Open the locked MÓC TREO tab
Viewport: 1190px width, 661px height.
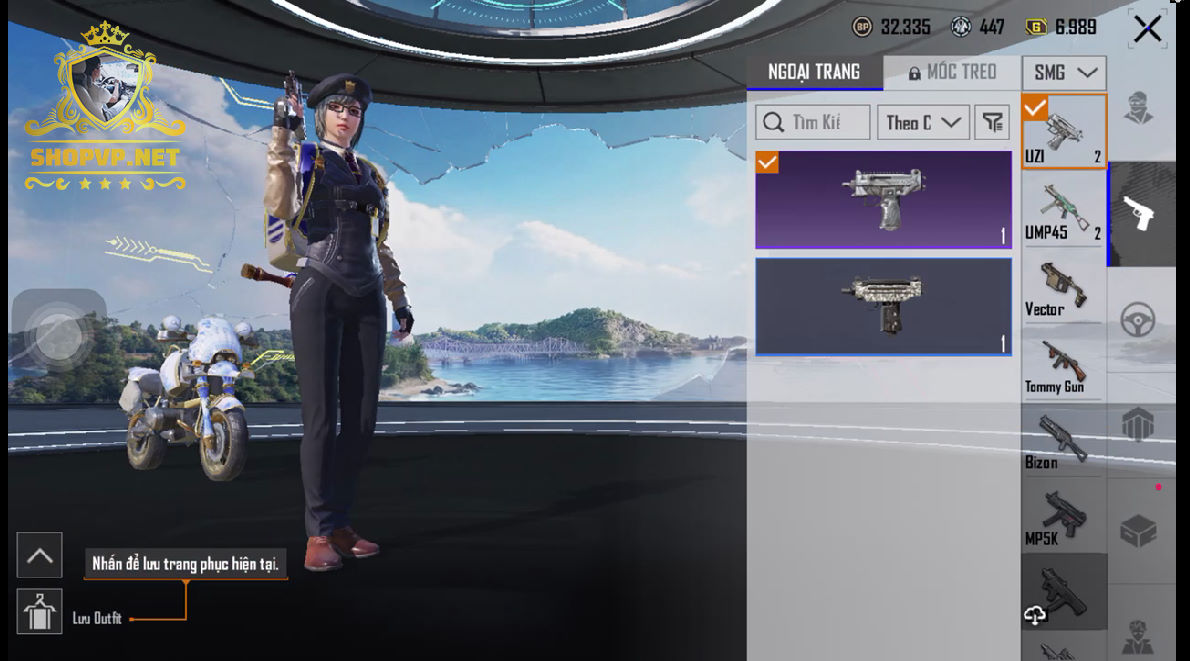[x=952, y=72]
